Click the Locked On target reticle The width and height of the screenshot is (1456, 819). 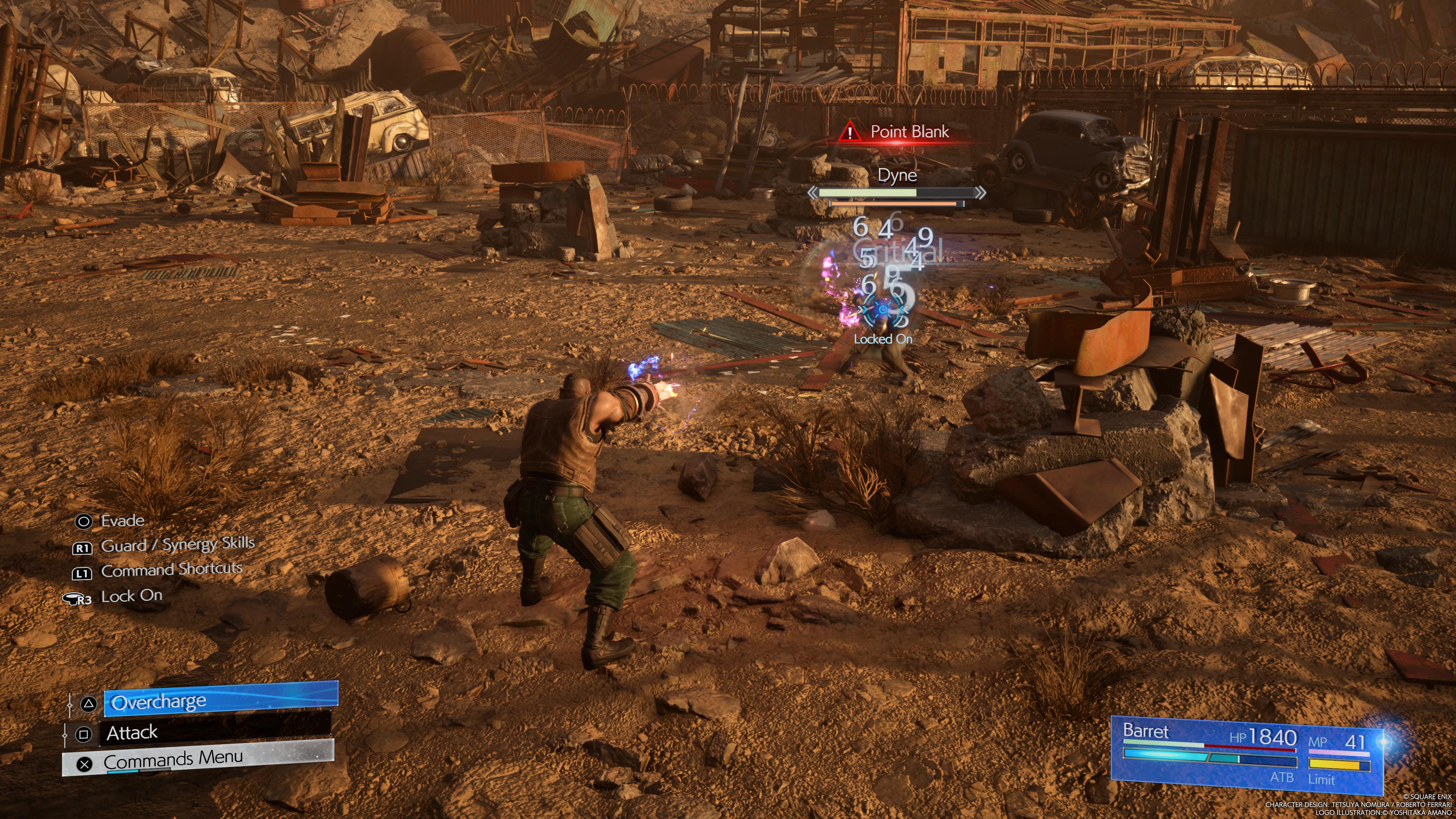tap(883, 310)
